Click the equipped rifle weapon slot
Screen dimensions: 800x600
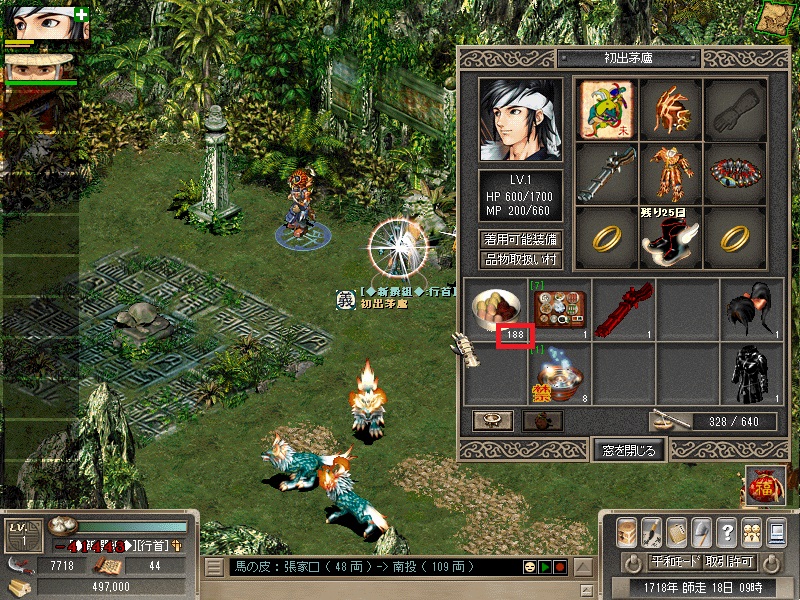click(608, 170)
